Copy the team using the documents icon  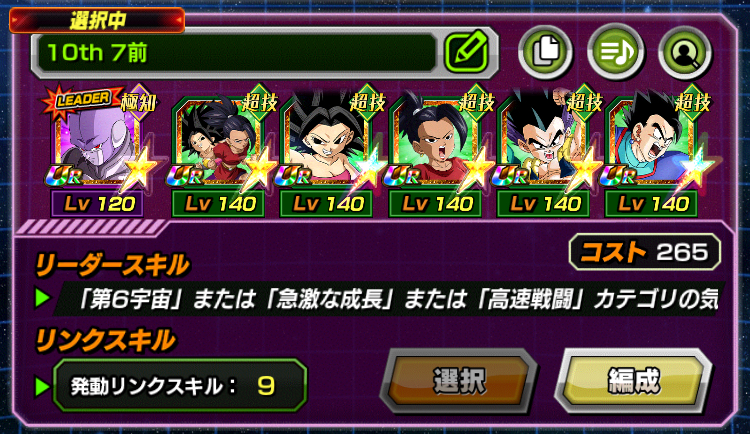[547, 48]
